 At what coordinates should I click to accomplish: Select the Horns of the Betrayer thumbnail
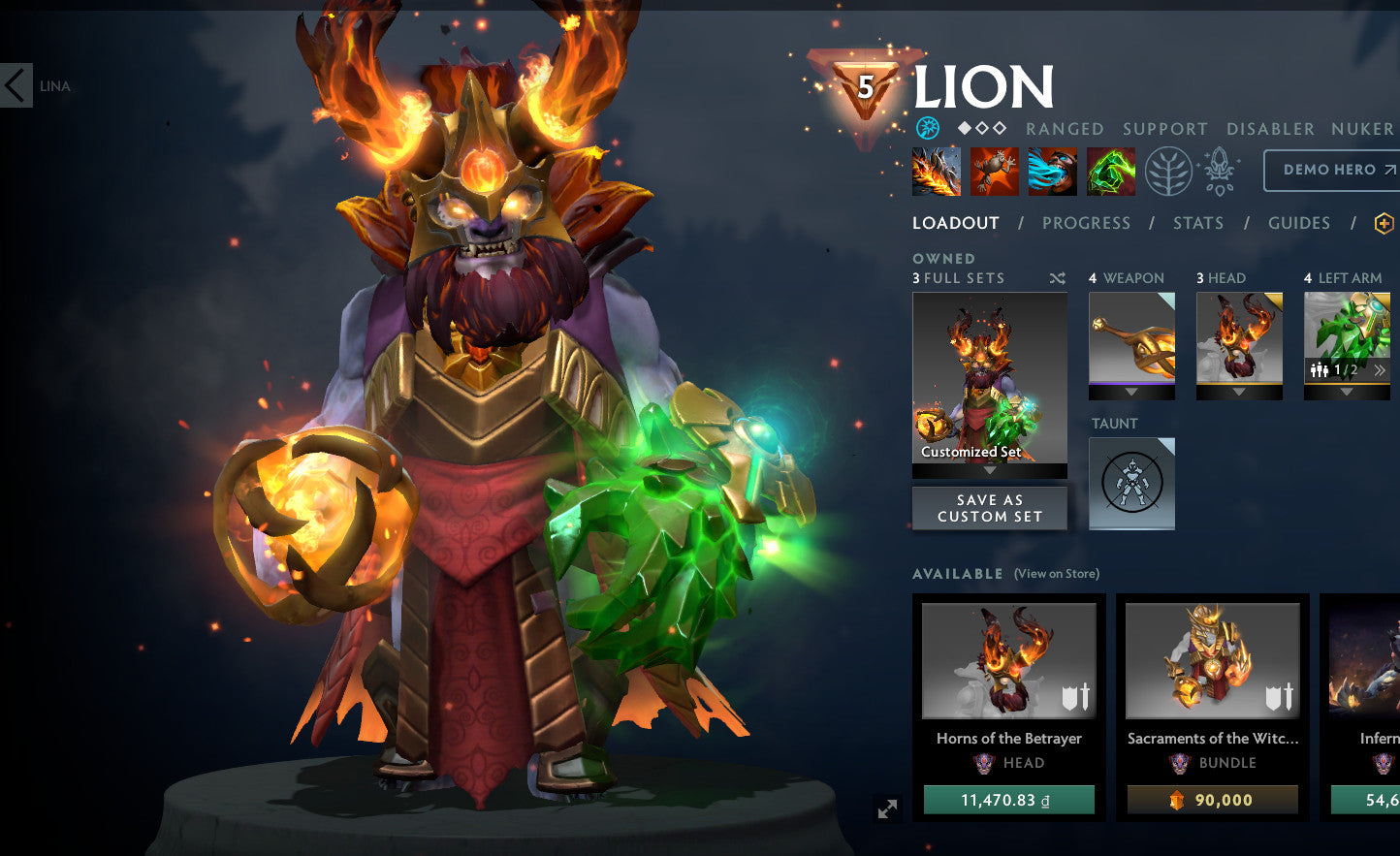point(1008,660)
